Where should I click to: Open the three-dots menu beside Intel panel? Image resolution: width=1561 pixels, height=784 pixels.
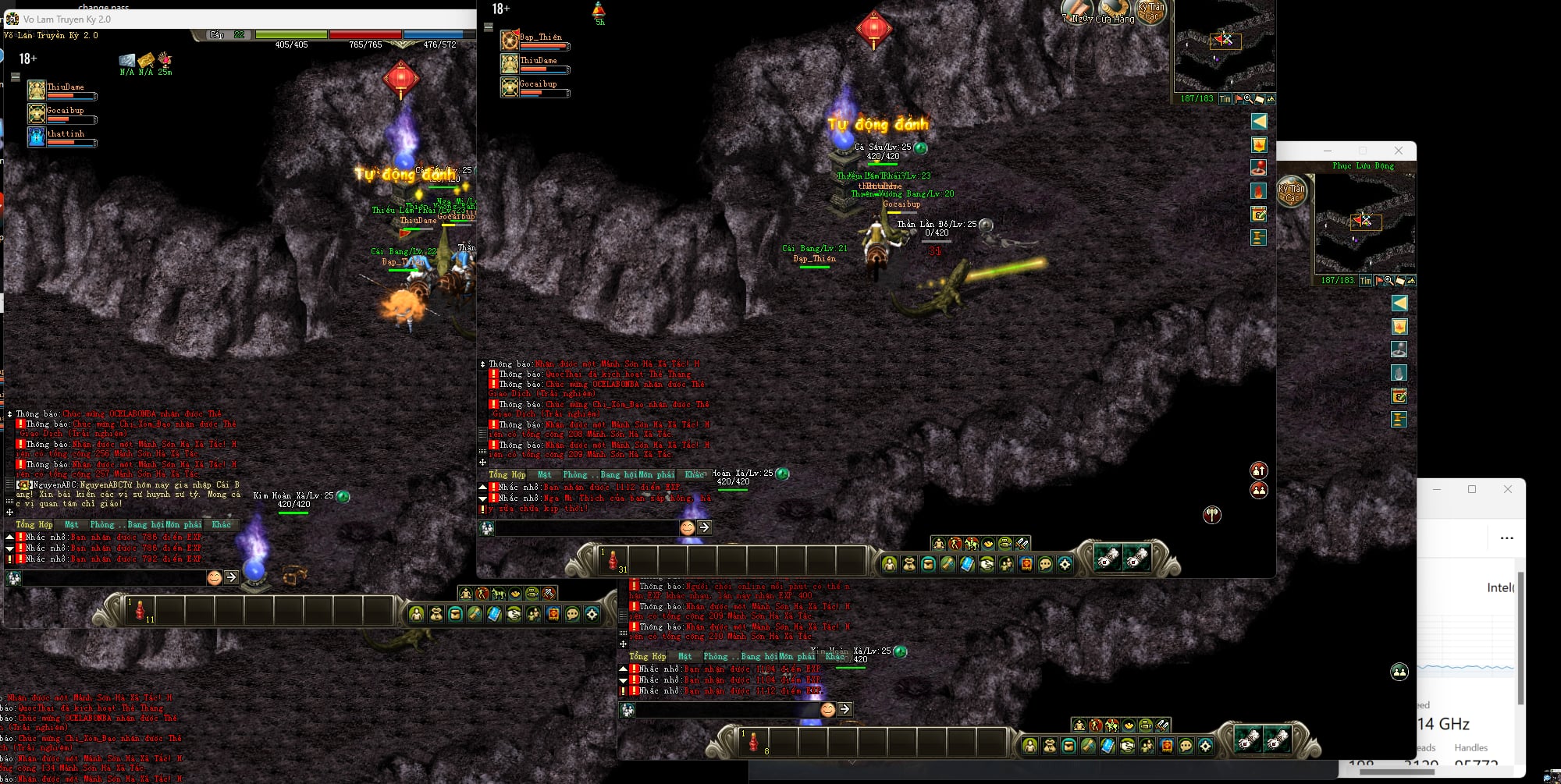tap(1506, 538)
